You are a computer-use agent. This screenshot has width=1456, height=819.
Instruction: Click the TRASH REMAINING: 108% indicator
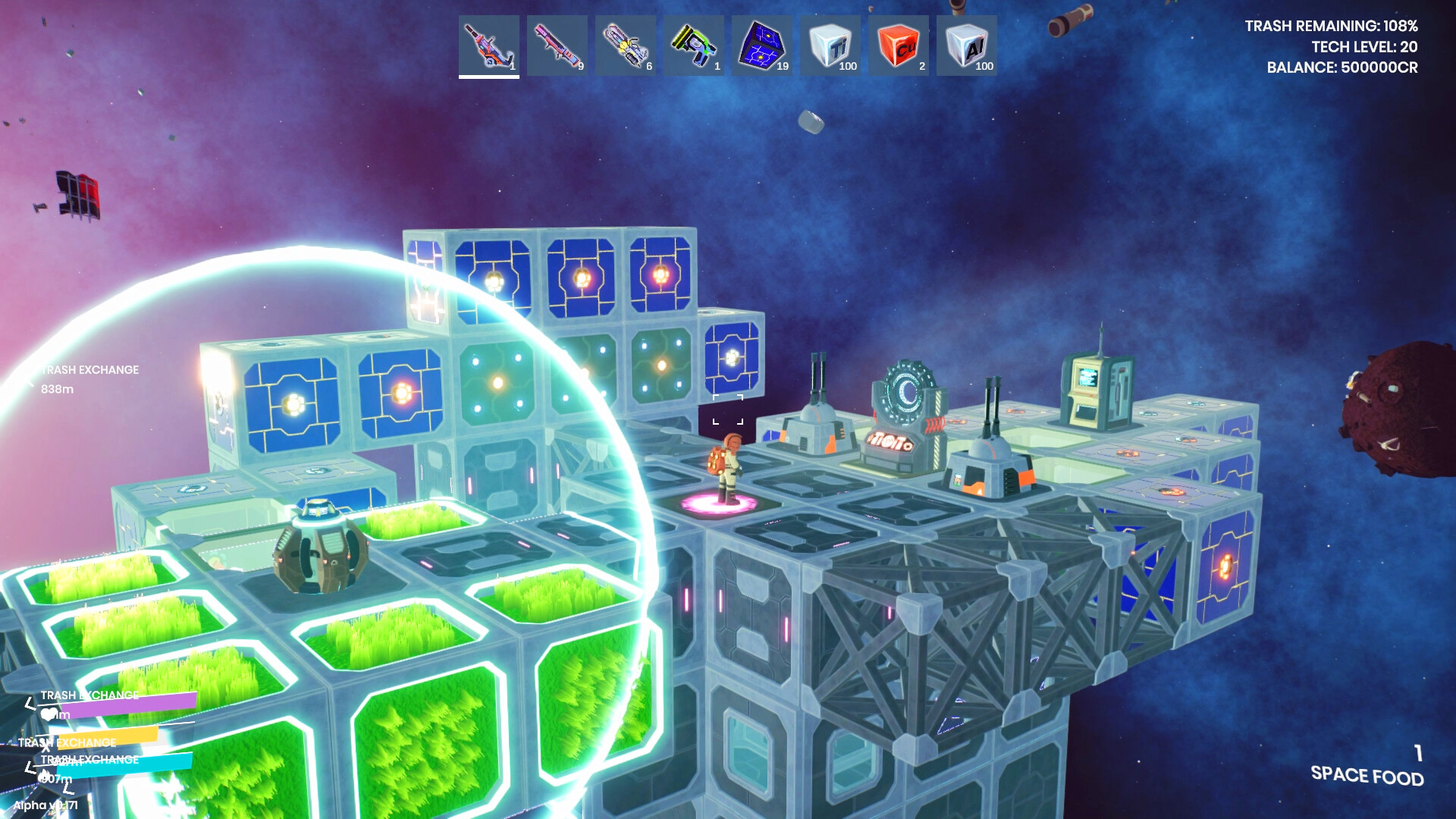pyautogui.click(x=1333, y=24)
